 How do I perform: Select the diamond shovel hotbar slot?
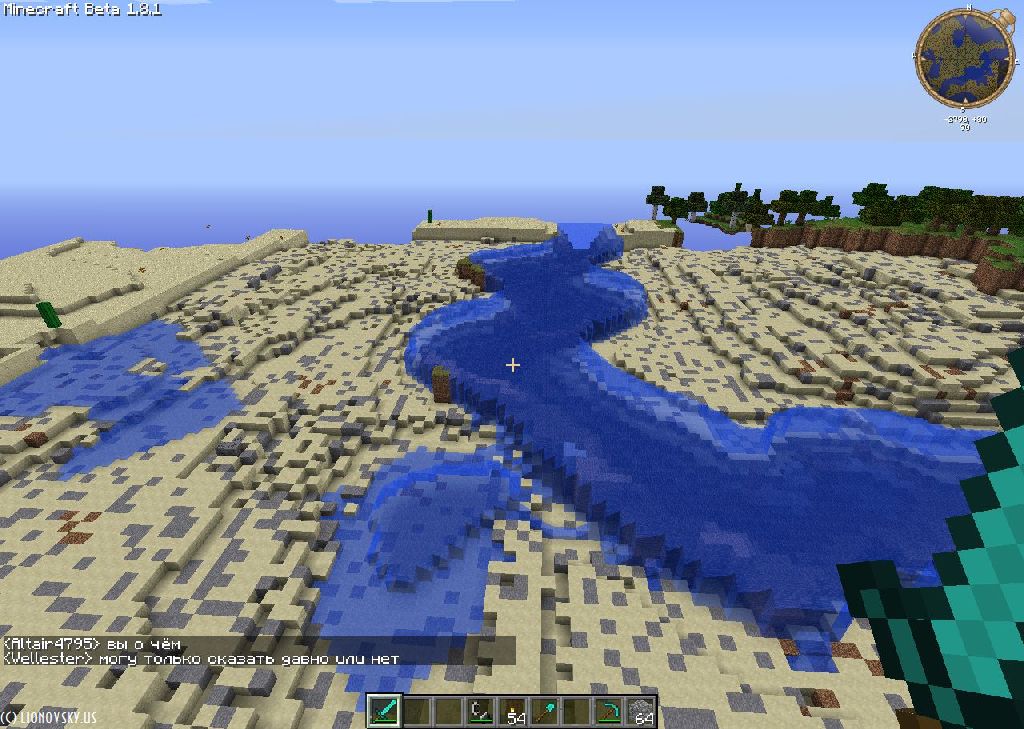[x=545, y=711]
